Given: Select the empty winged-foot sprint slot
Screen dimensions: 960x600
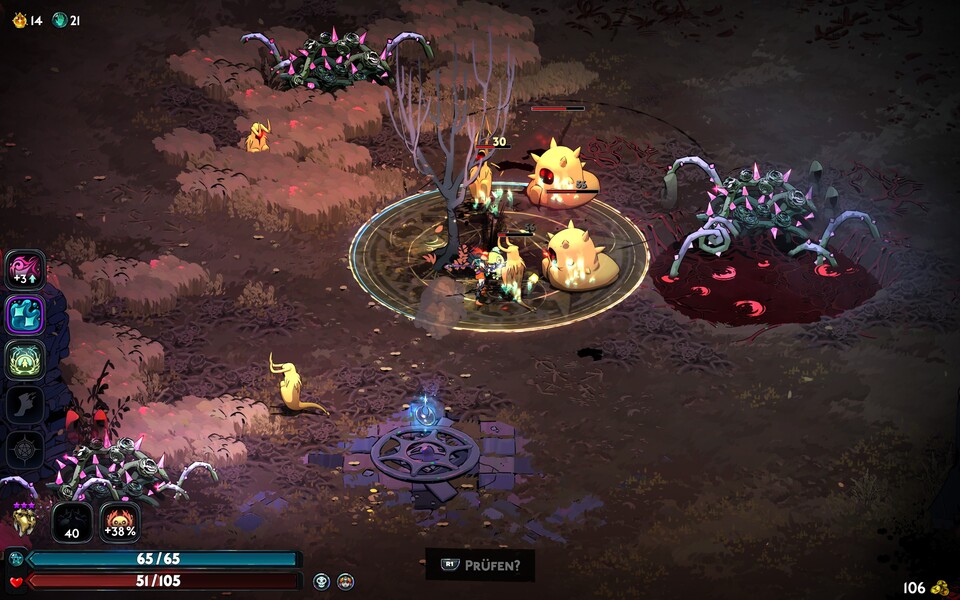Looking at the screenshot, I should [25, 405].
